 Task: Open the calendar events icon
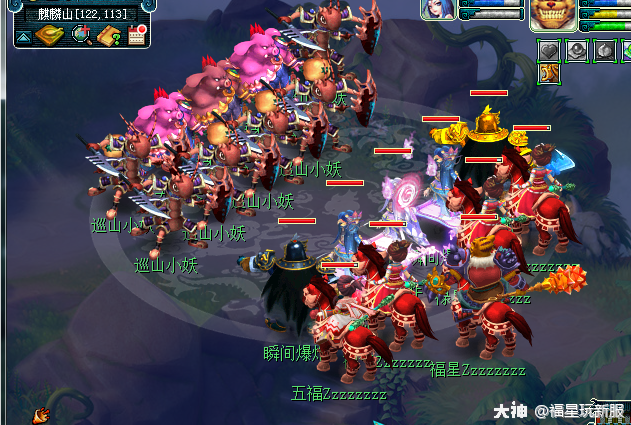coord(137,36)
